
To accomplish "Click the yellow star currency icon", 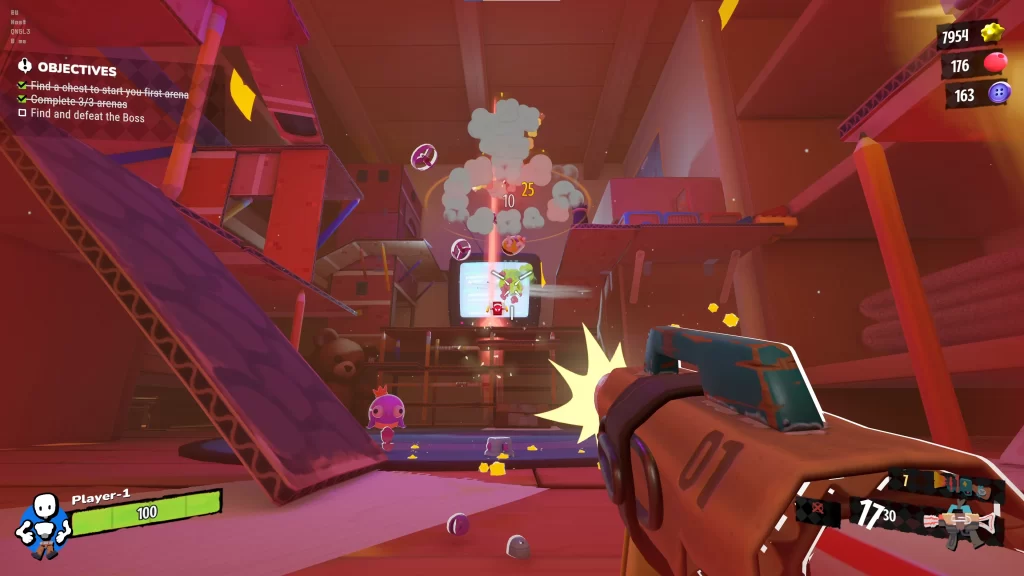I will (x=991, y=33).
